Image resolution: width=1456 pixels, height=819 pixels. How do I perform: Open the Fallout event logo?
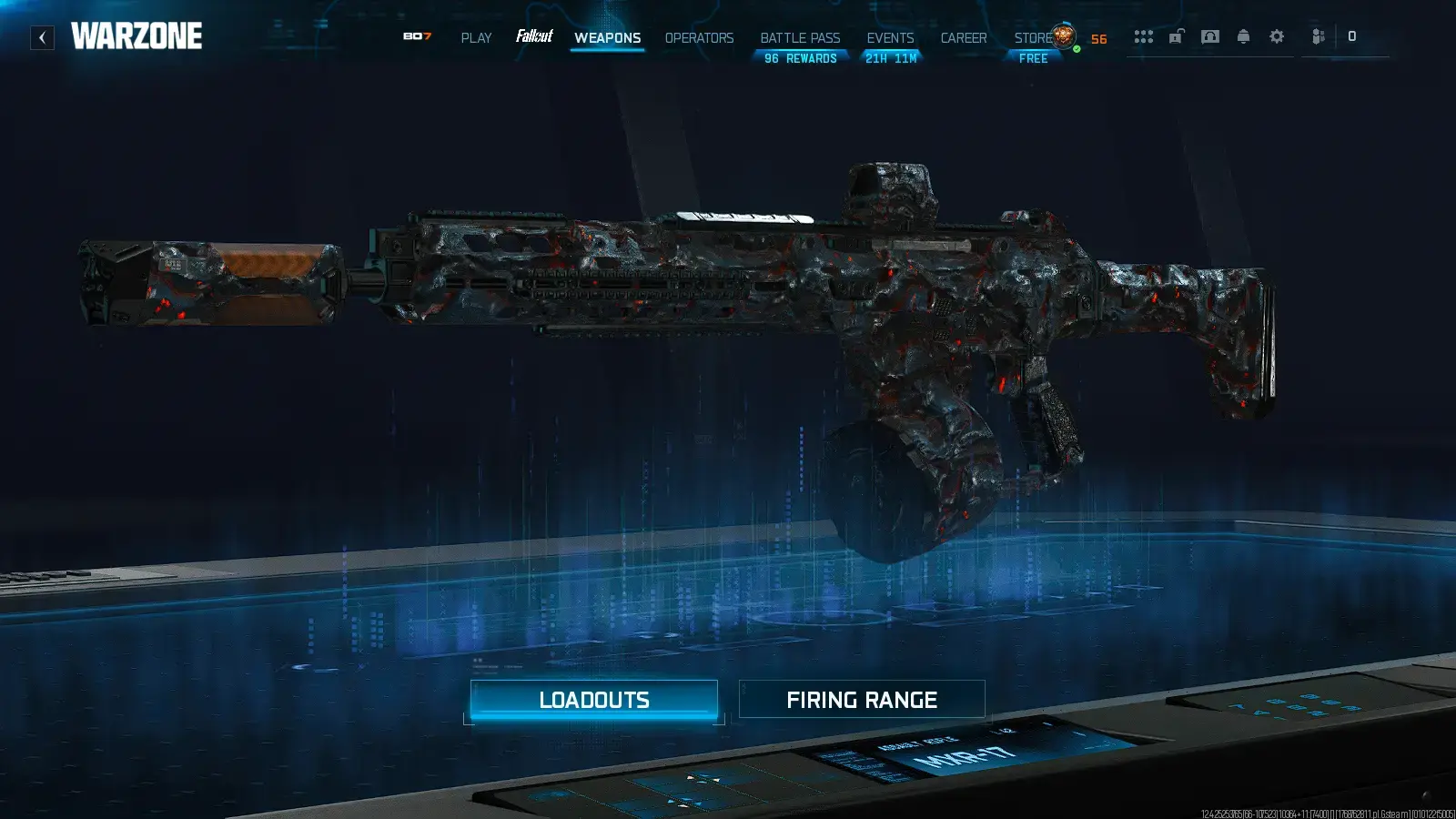coord(536,37)
